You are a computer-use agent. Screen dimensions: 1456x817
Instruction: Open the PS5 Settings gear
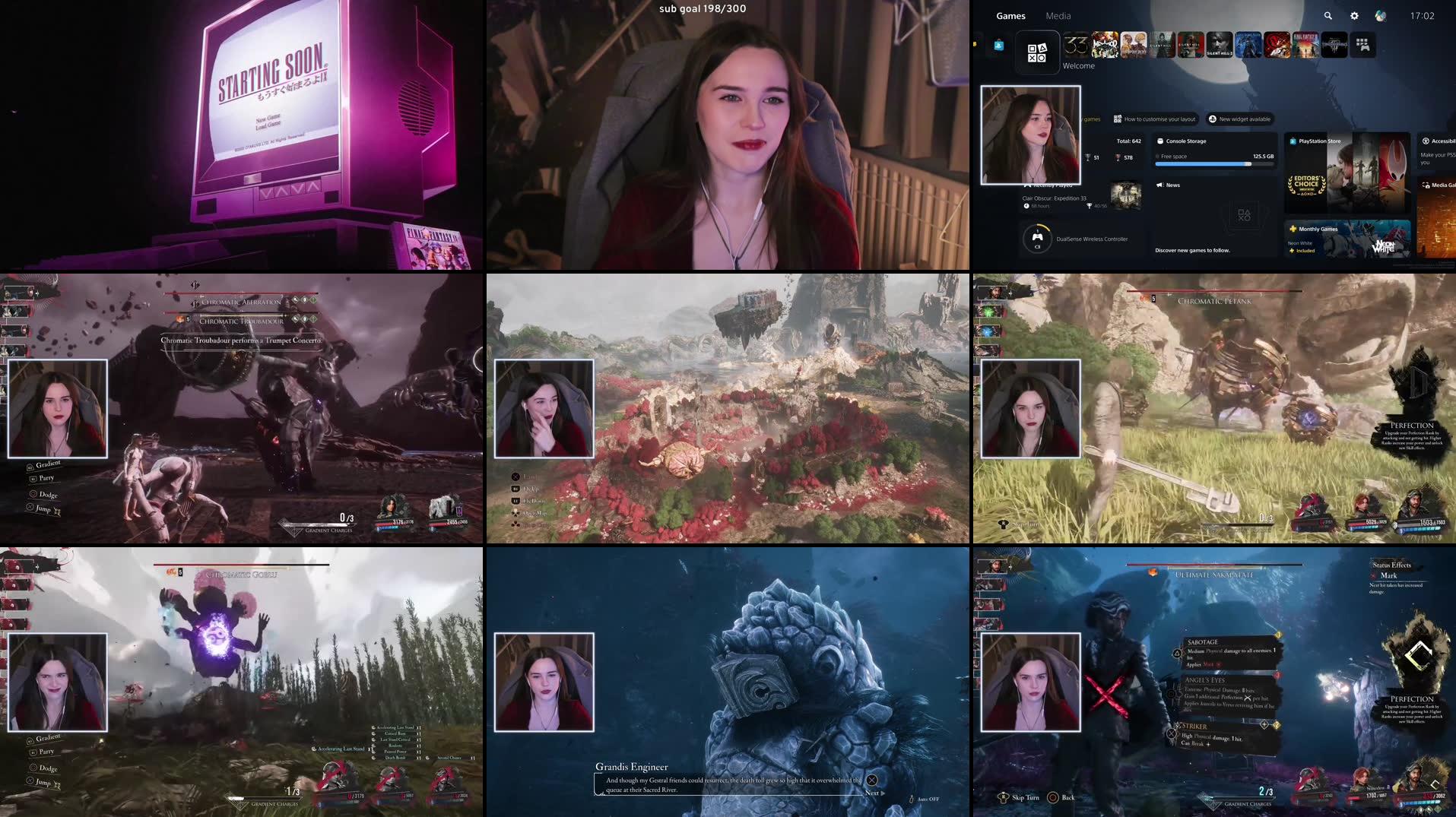[x=1354, y=16]
